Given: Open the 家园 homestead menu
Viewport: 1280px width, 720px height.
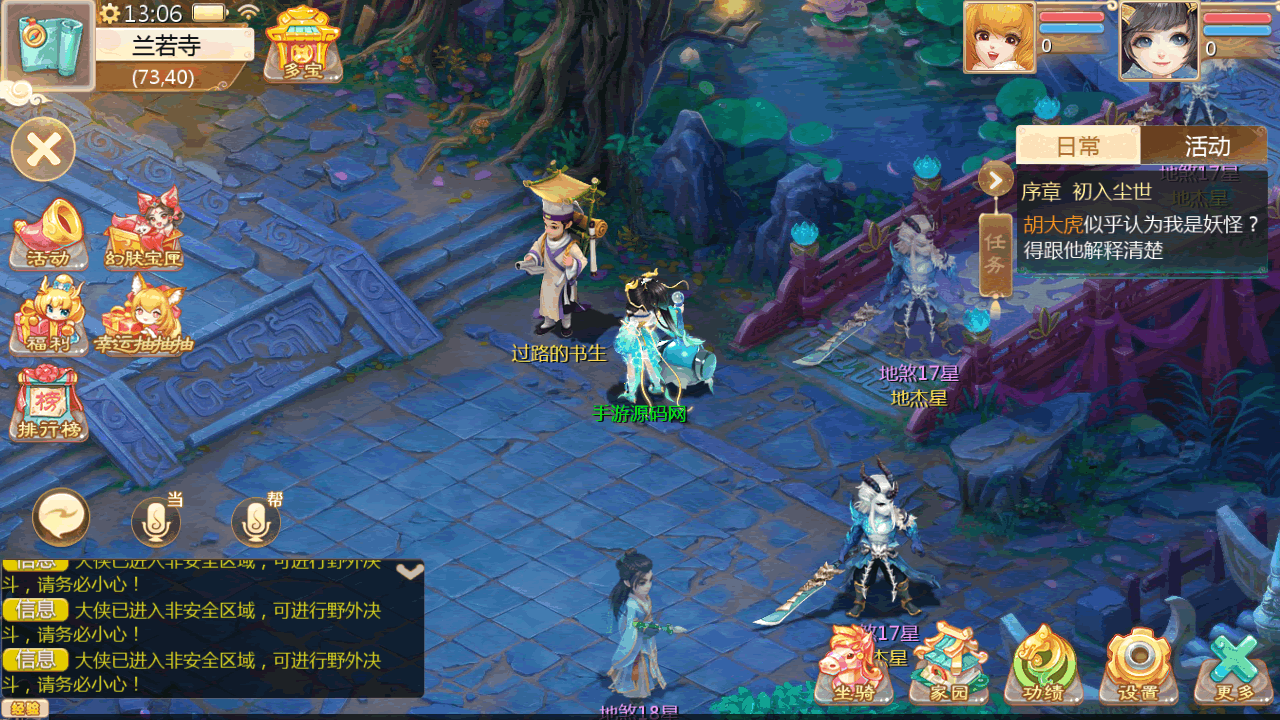Looking at the screenshot, I should pos(948,665).
